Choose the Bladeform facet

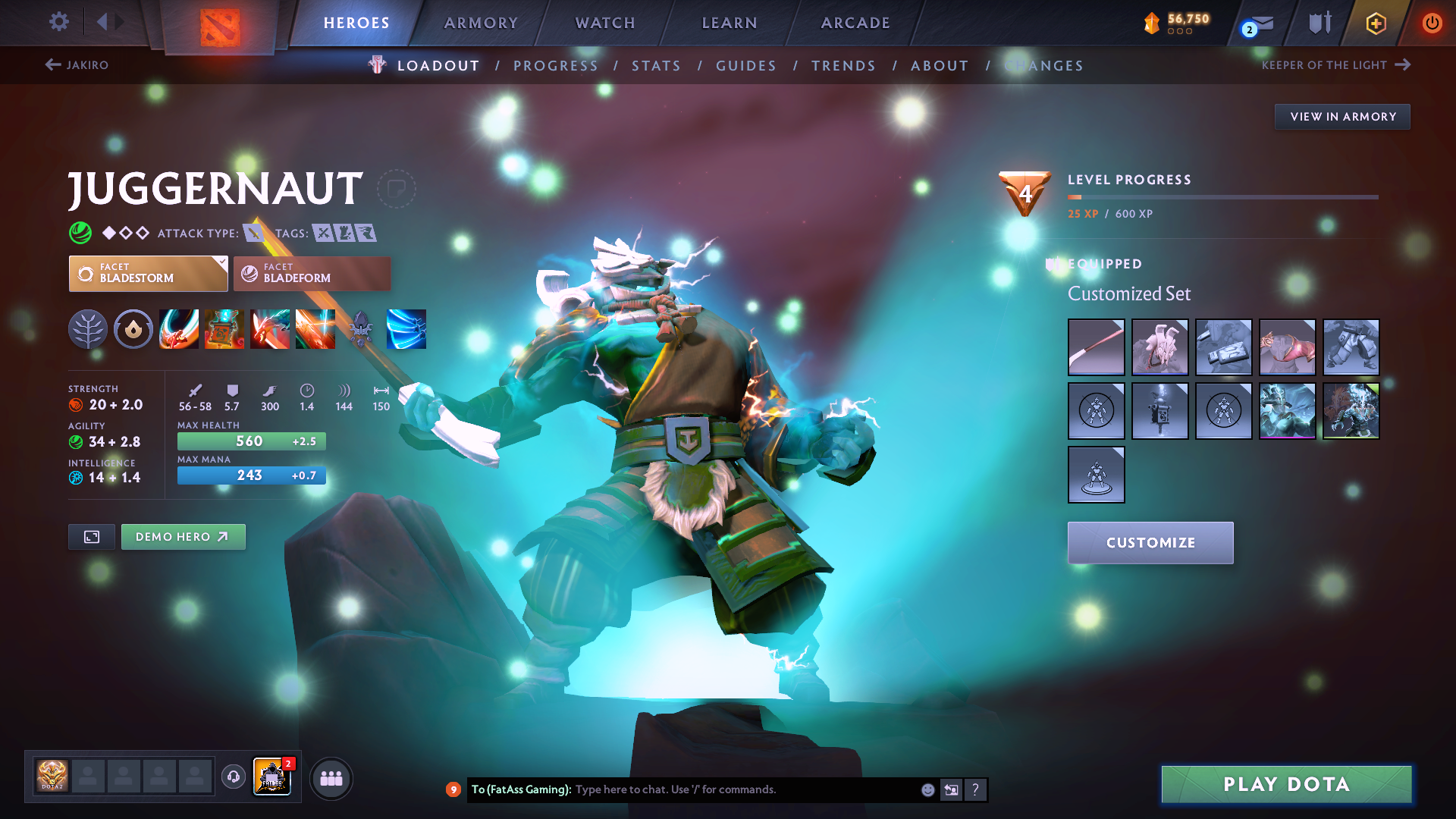pos(312,274)
